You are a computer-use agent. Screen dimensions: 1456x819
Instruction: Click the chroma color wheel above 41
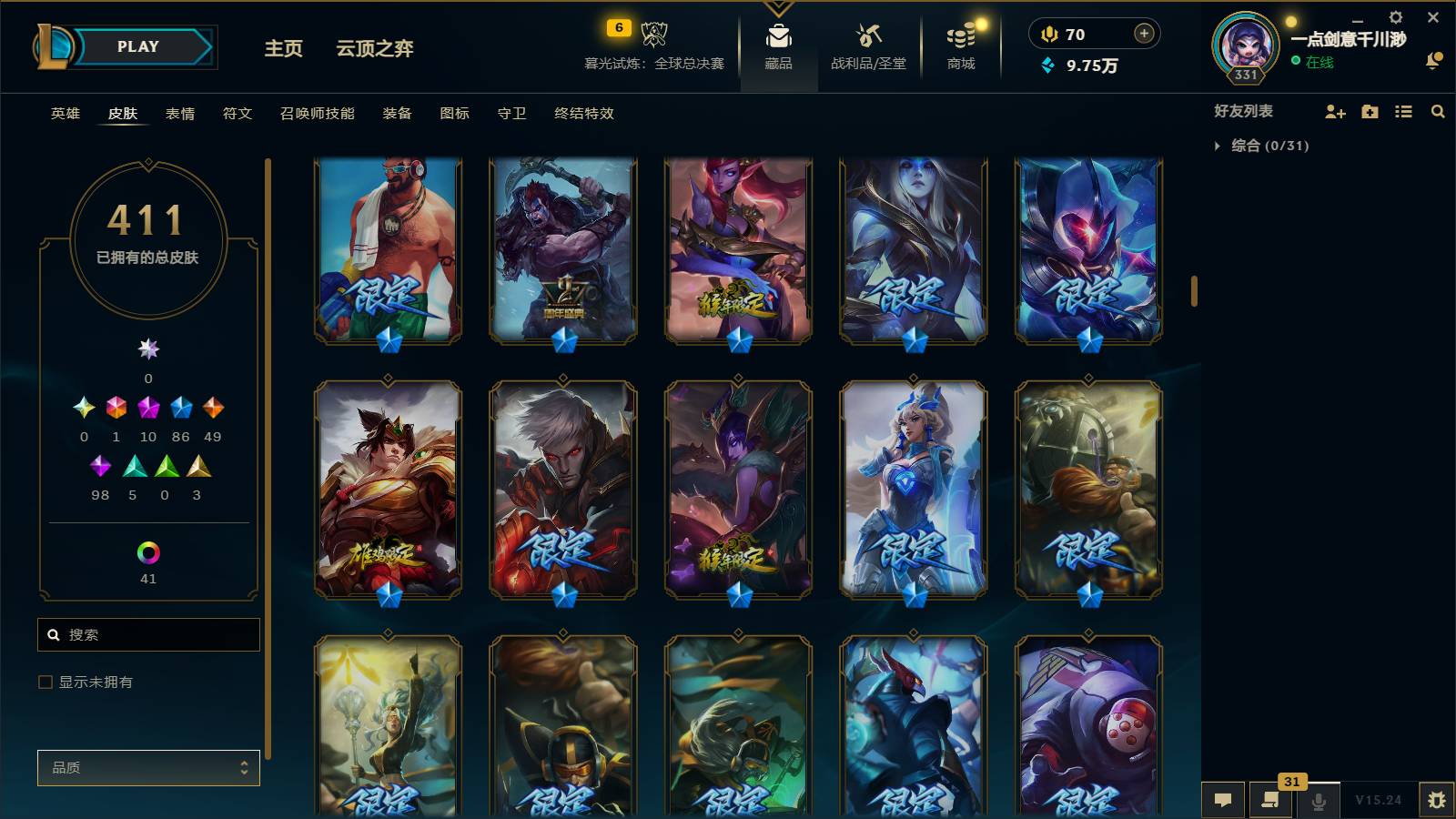tap(148, 551)
